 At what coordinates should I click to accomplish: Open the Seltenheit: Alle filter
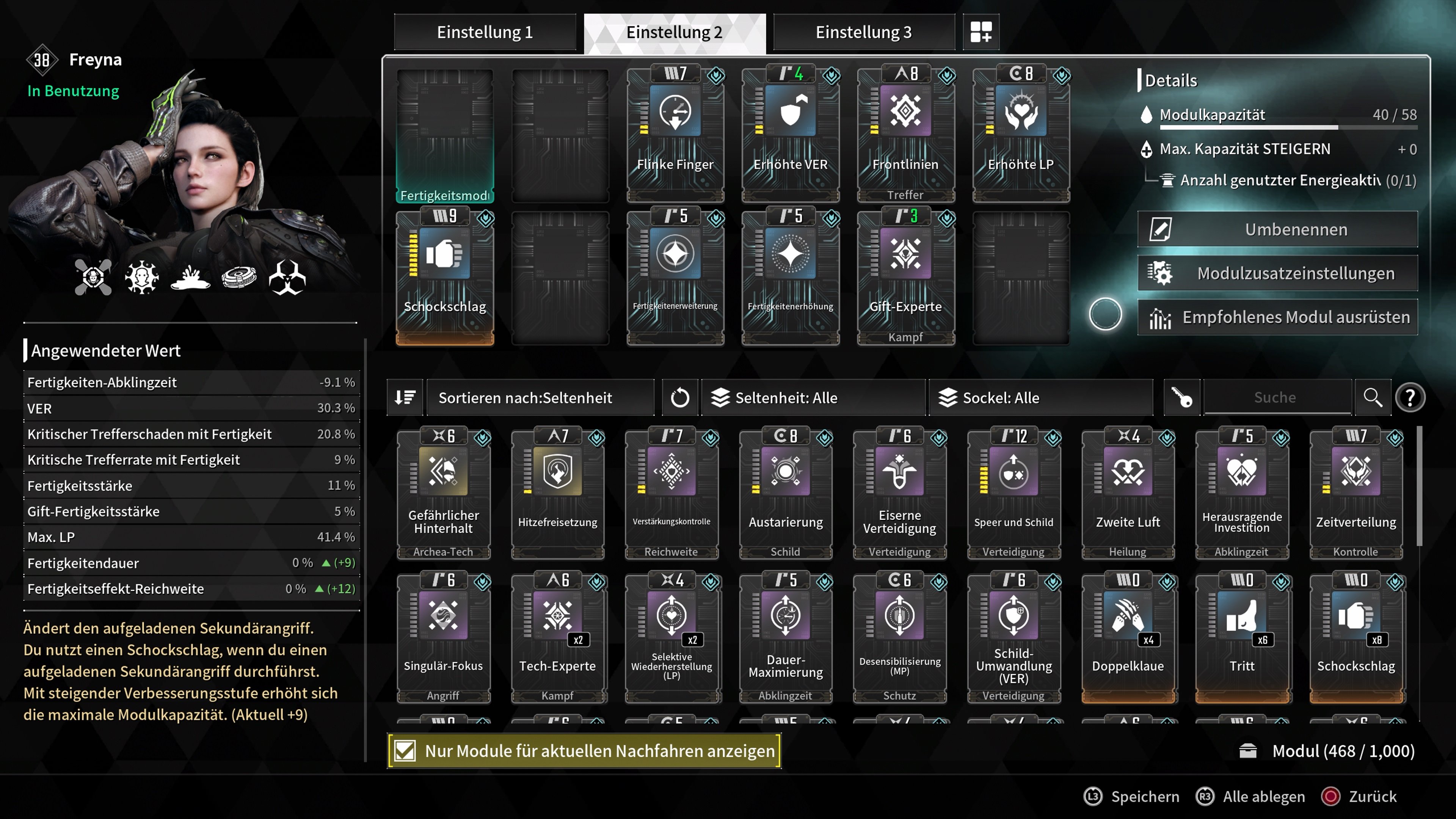coord(814,398)
